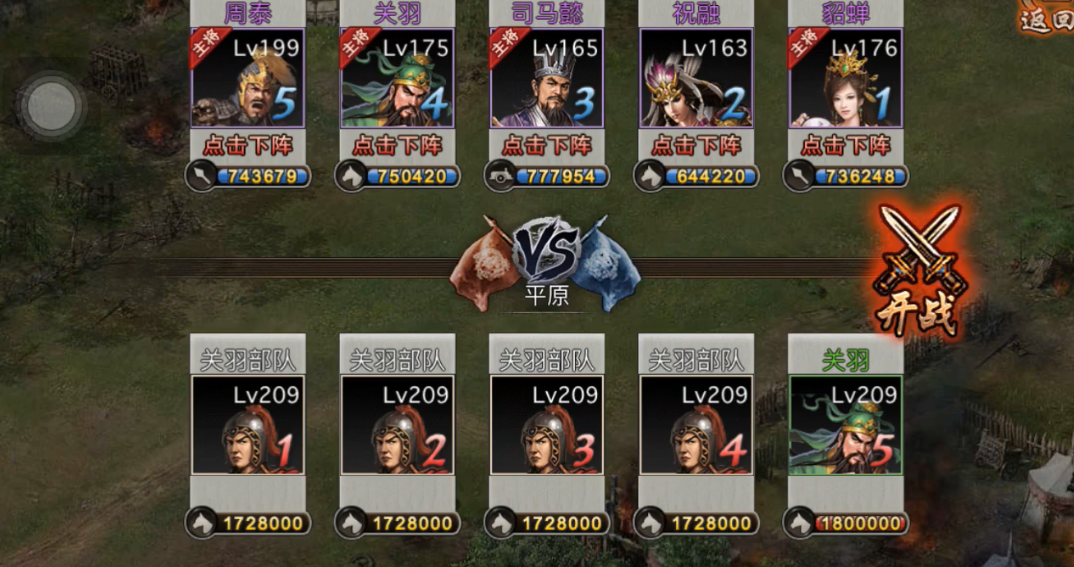Inspect the enemy 关羽 general card
Viewport: 1074px width, 567px height.
point(846,425)
